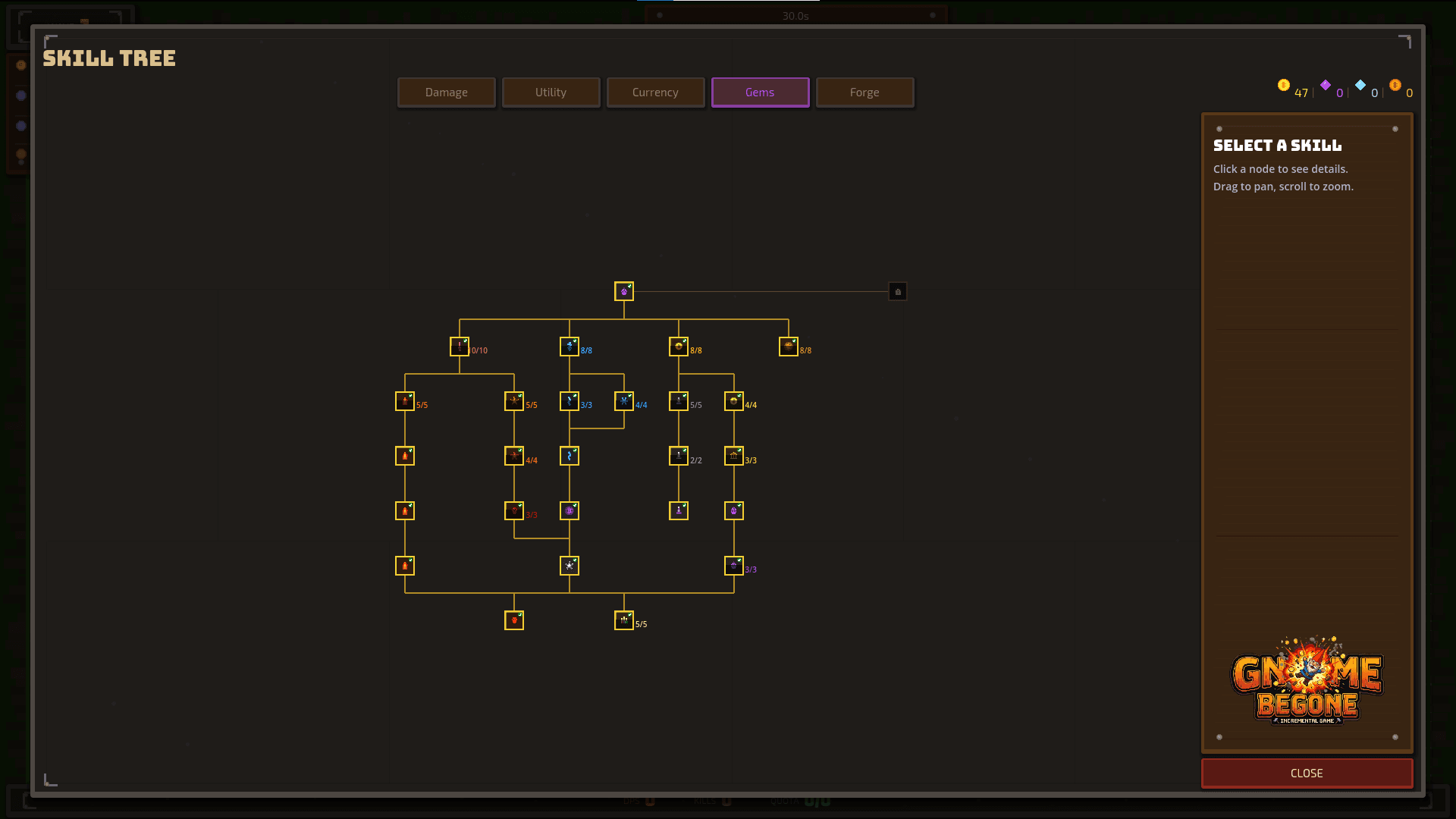Close the Skill Tree window
Image resolution: width=1456 pixels, height=819 pixels.
1306,773
